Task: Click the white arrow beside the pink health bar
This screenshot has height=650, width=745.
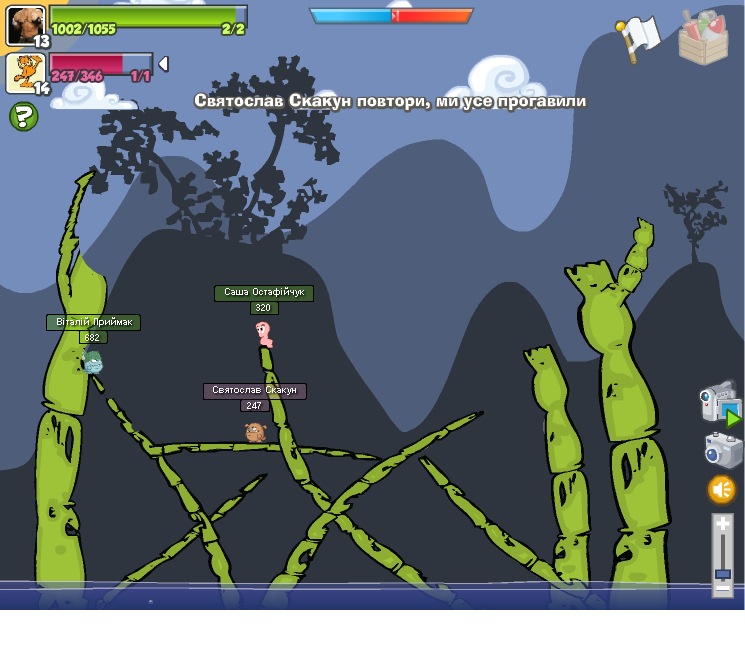Action: 163,64
